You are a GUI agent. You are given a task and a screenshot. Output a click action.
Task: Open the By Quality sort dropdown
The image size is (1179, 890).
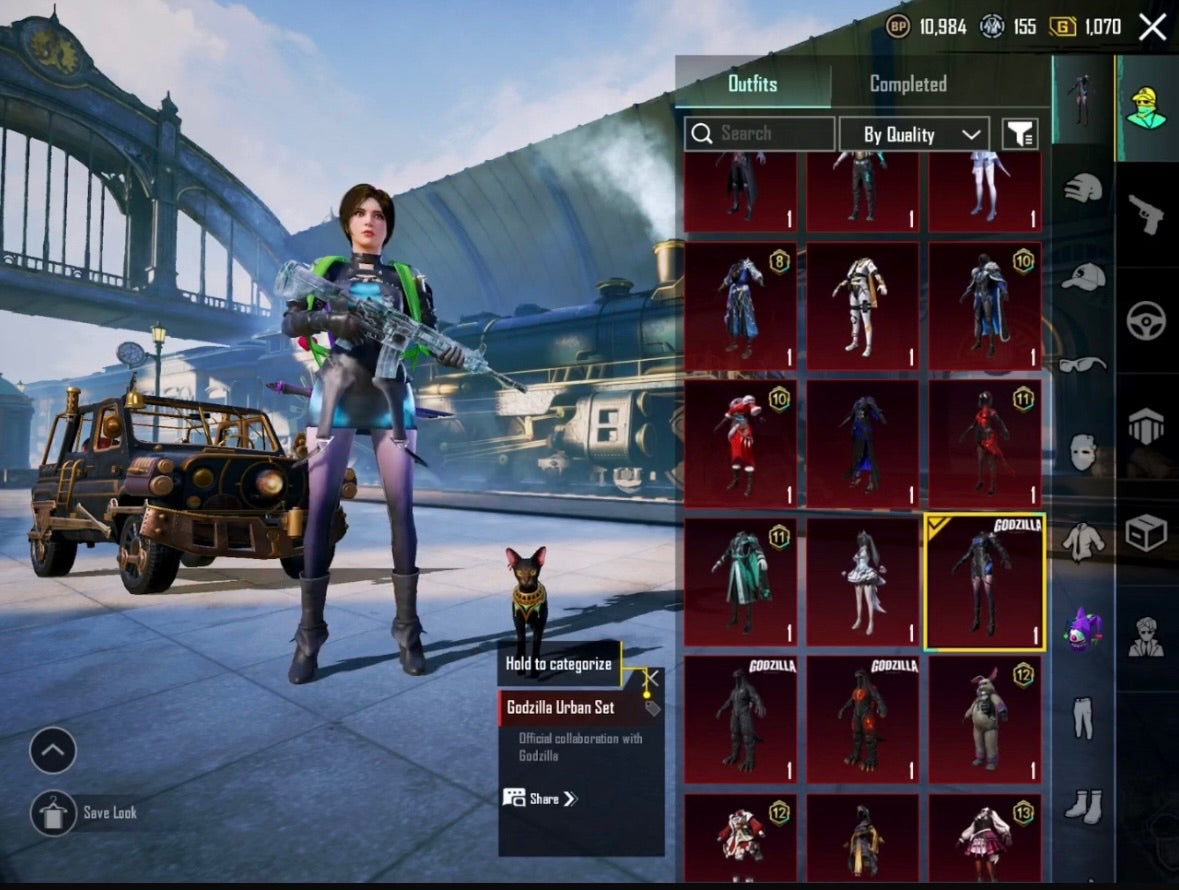[x=913, y=134]
